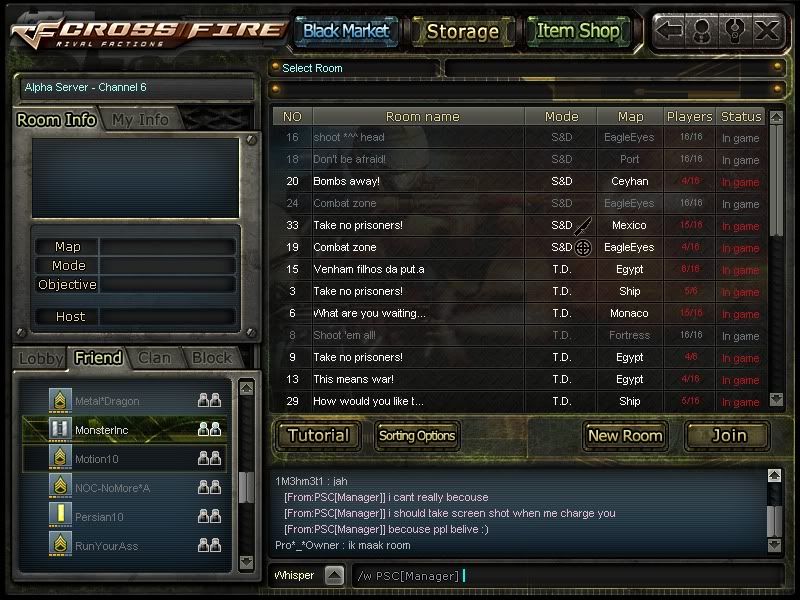The width and height of the screenshot is (800, 600).
Task: Join the selected room
Action: click(x=728, y=435)
